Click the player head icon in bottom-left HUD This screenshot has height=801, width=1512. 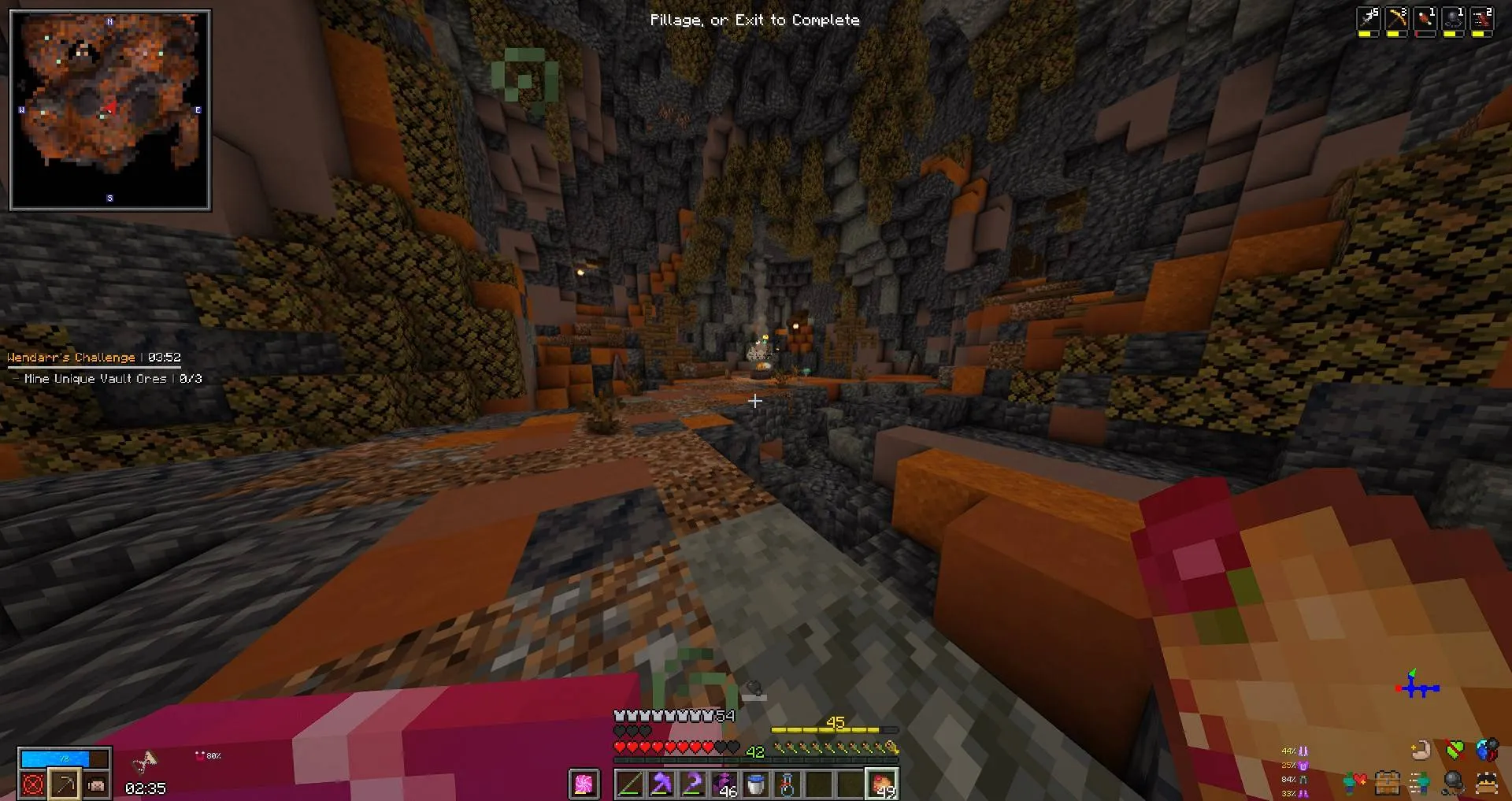point(96,784)
